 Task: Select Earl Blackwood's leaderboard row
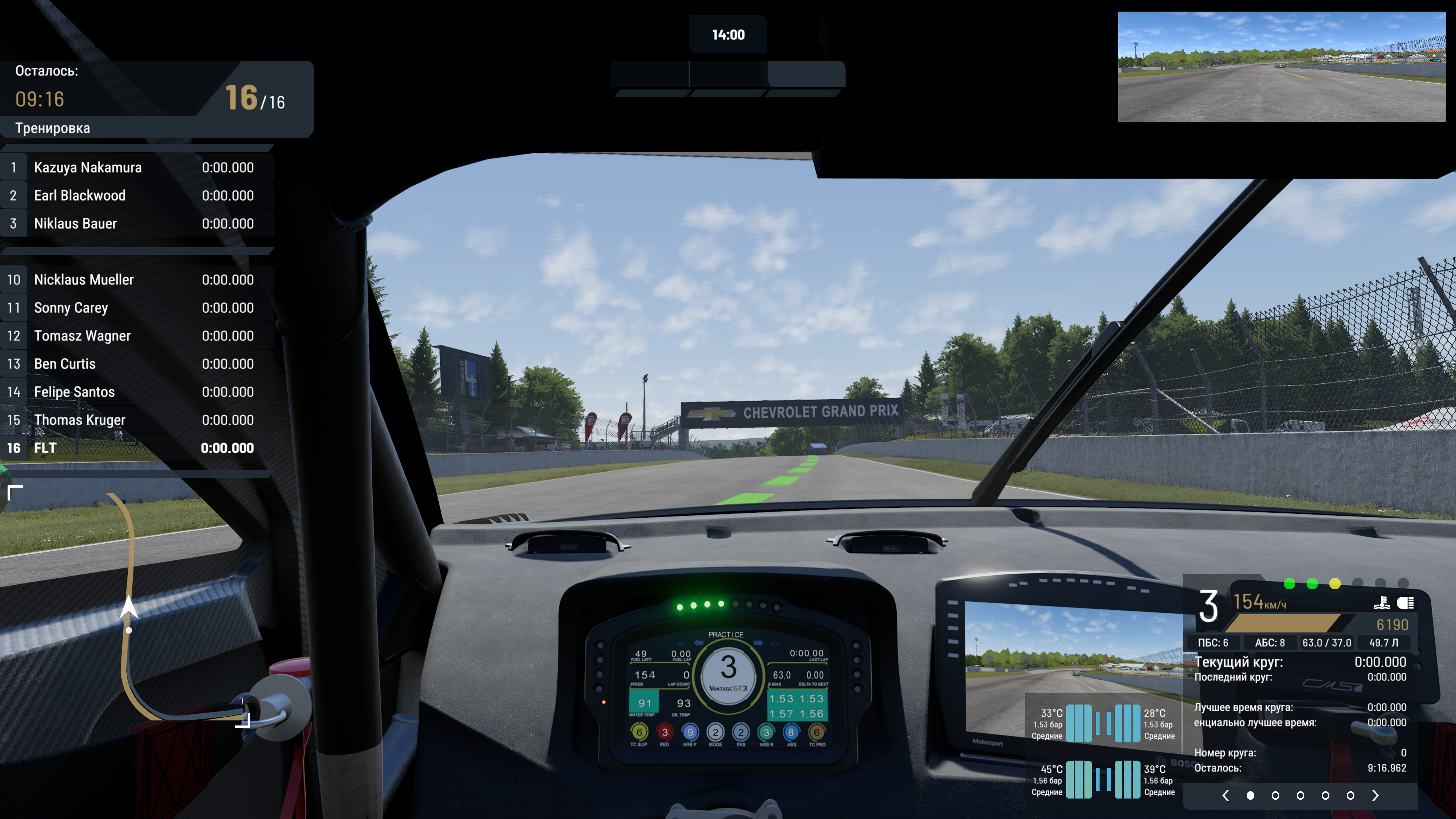tap(136, 196)
